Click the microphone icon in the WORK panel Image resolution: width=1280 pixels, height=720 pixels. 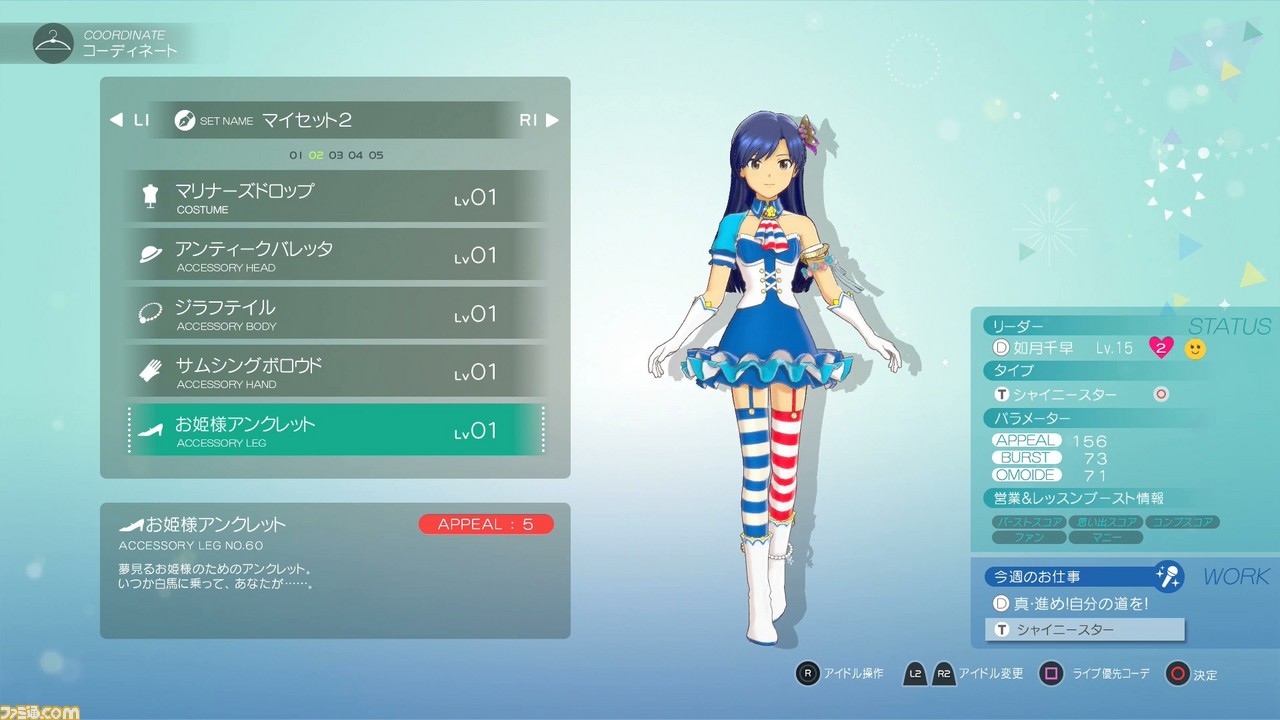[1169, 575]
